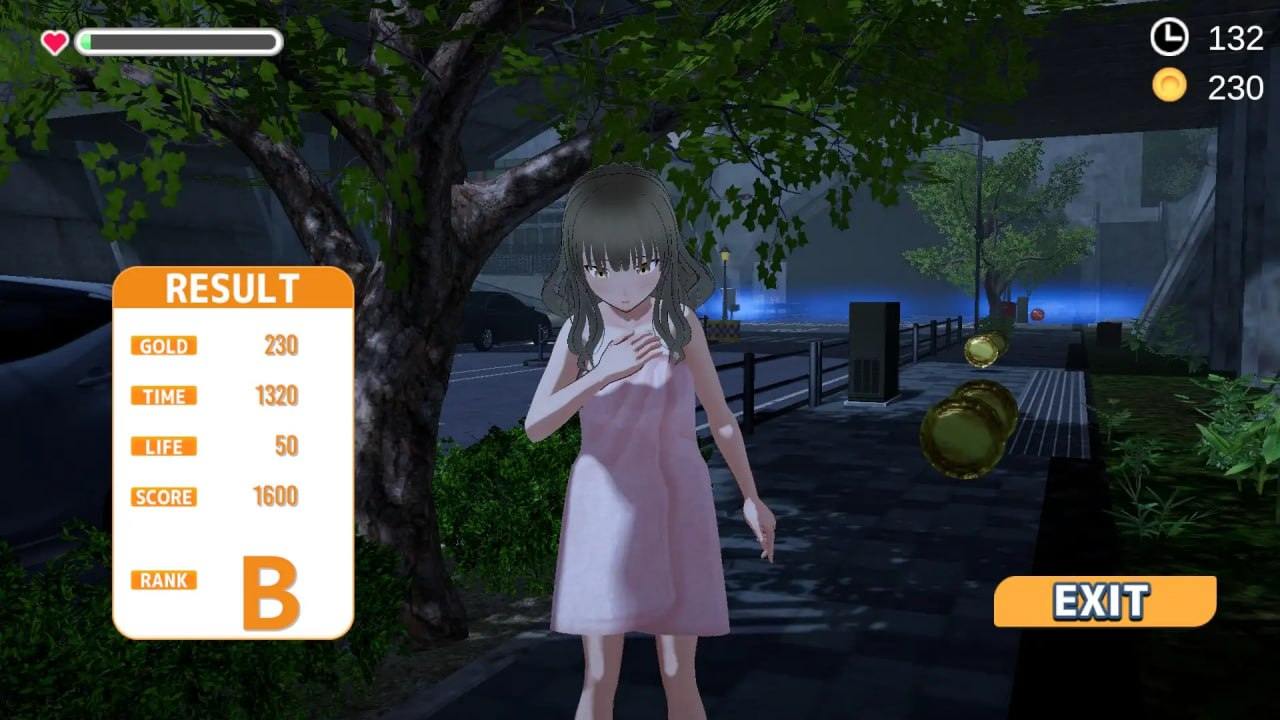Select the score value 1600

[277, 496]
